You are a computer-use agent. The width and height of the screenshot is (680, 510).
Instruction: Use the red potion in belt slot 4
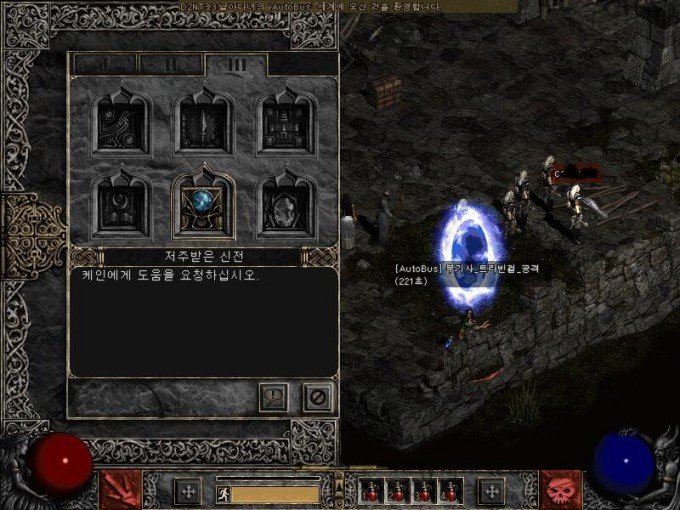[449, 491]
